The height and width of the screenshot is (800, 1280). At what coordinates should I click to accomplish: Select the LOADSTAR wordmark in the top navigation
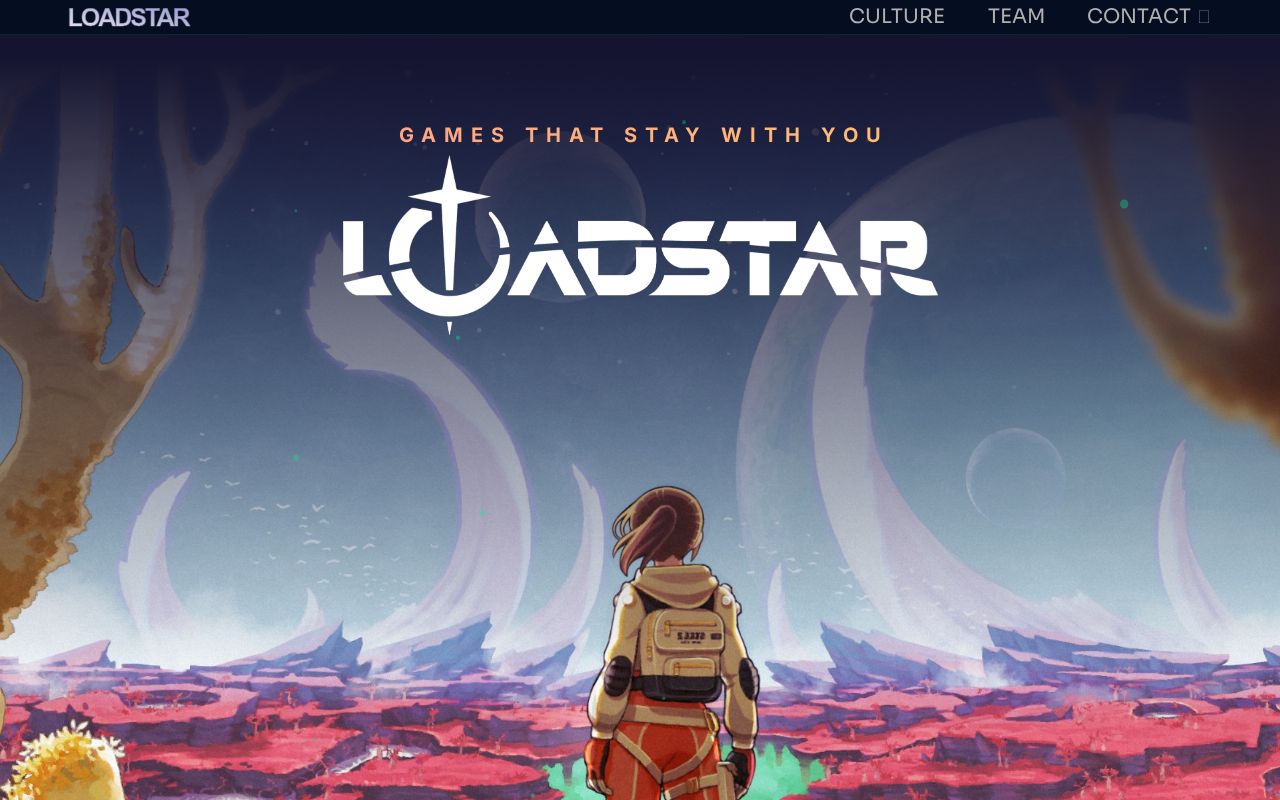pos(127,16)
